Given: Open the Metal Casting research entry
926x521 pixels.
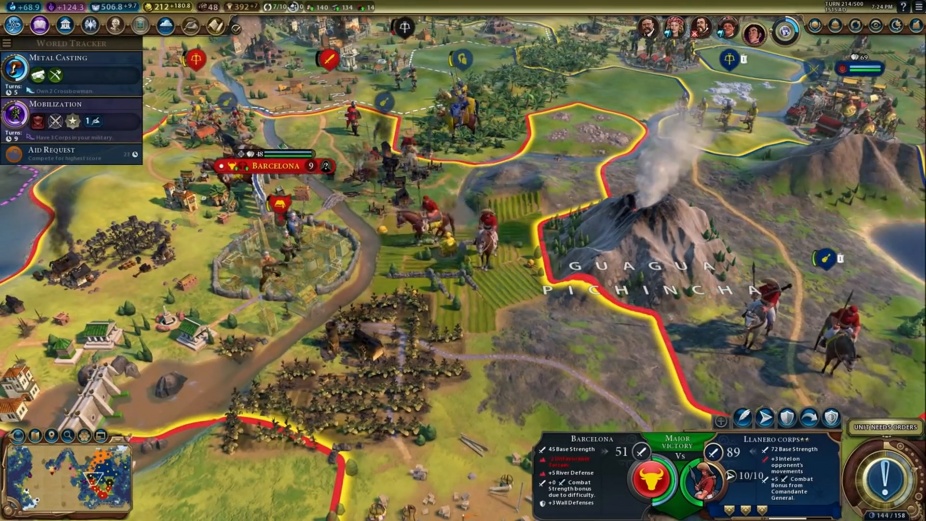Looking at the screenshot, I should [72, 67].
